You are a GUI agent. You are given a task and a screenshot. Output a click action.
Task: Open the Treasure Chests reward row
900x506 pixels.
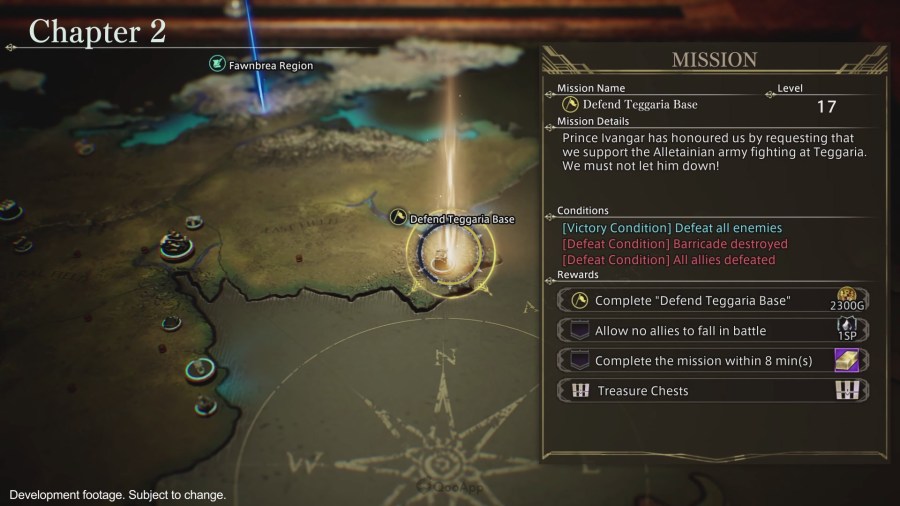[713, 390]
